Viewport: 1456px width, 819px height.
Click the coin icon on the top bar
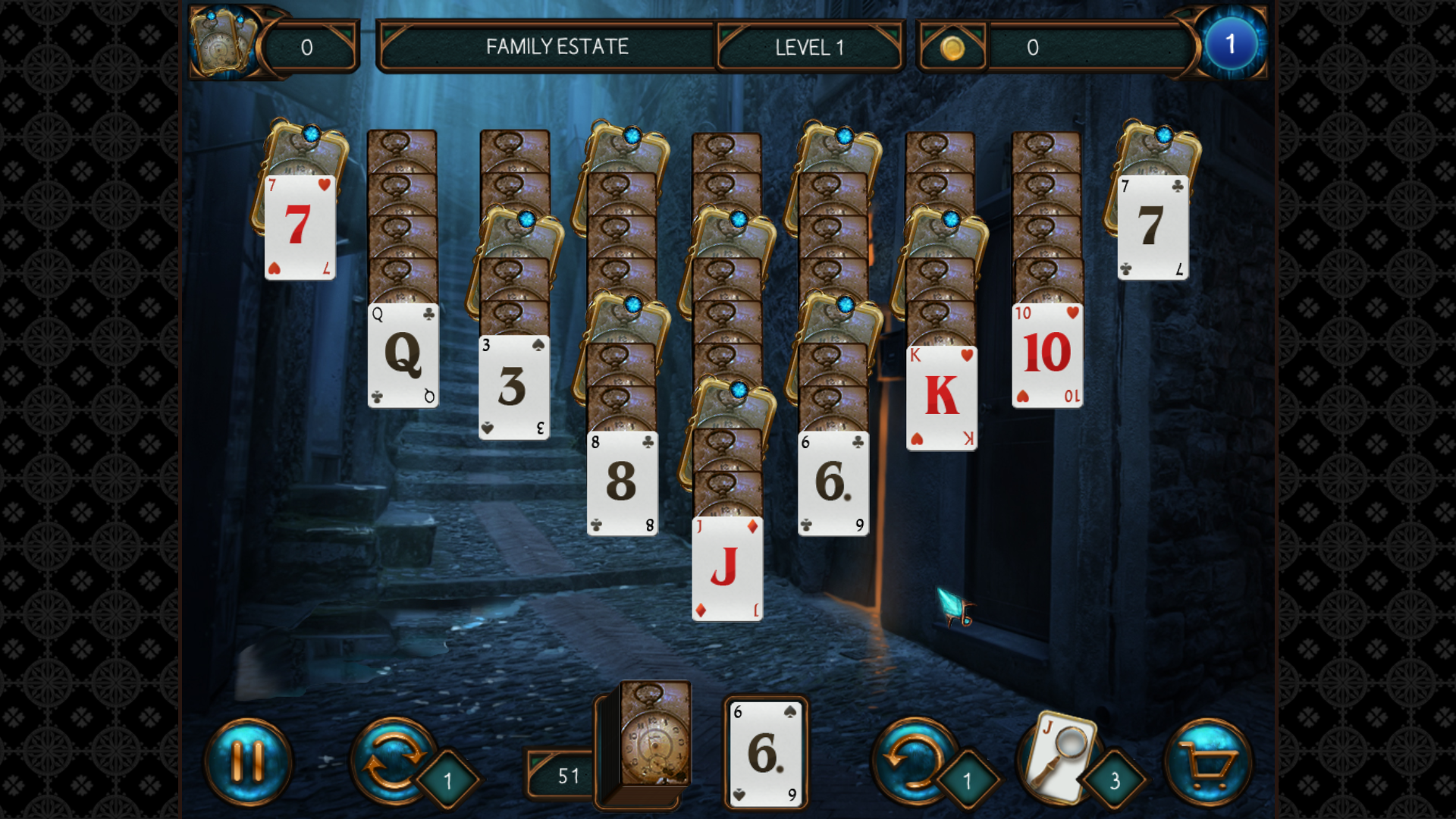tap(952, 47)
